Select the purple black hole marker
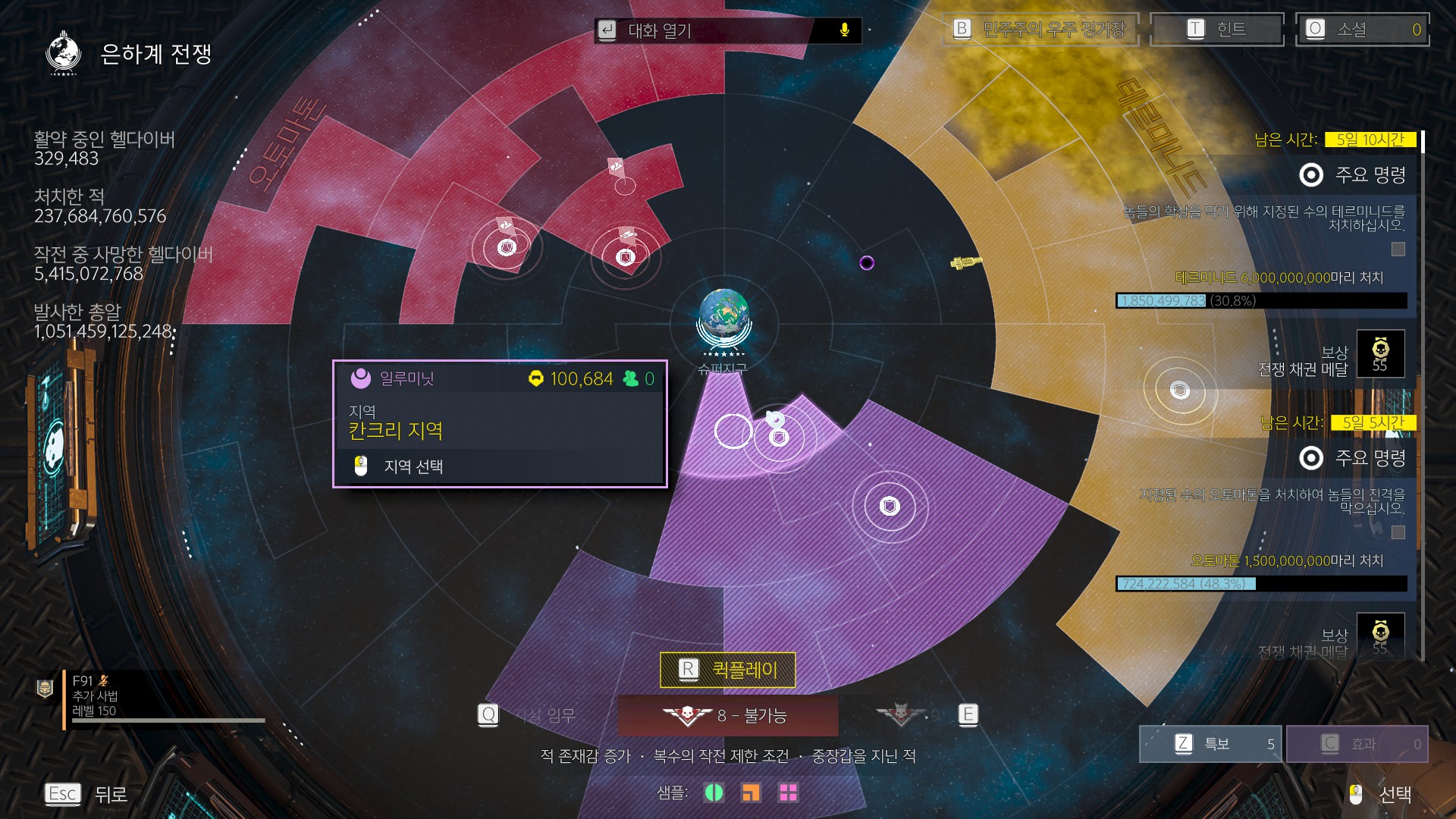Image resolution: width=1456 pixels, height=819 pixels. (867, 263)
